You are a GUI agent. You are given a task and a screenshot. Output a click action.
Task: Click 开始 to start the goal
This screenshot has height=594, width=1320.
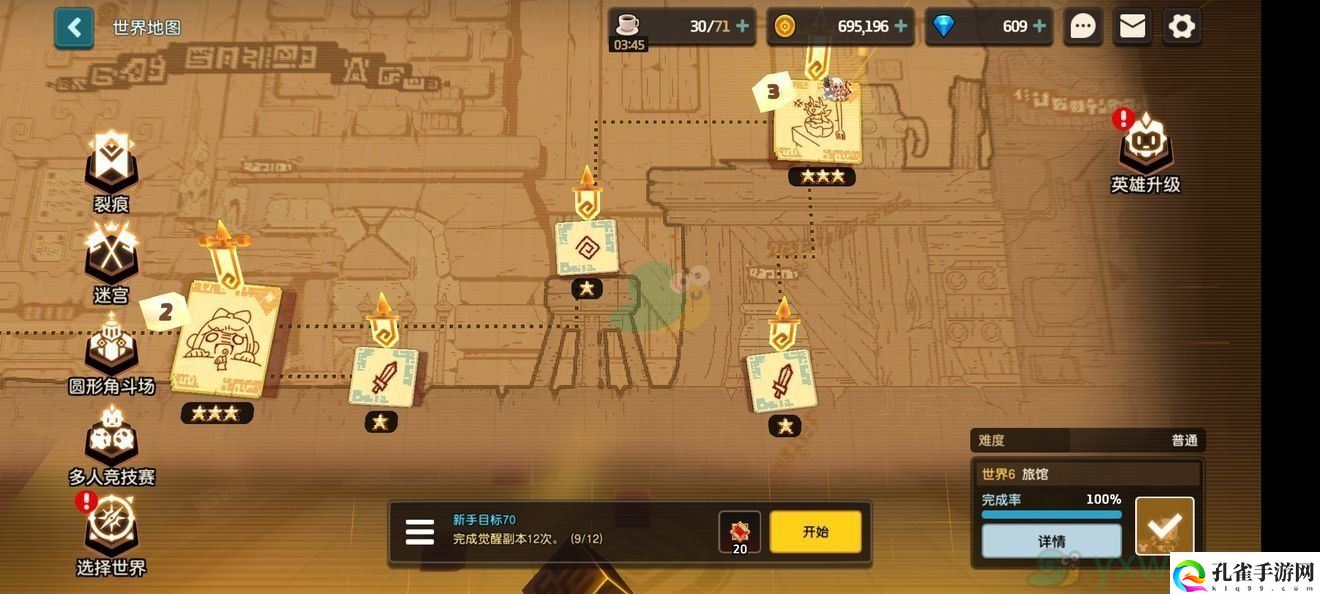tap(815, 532)
